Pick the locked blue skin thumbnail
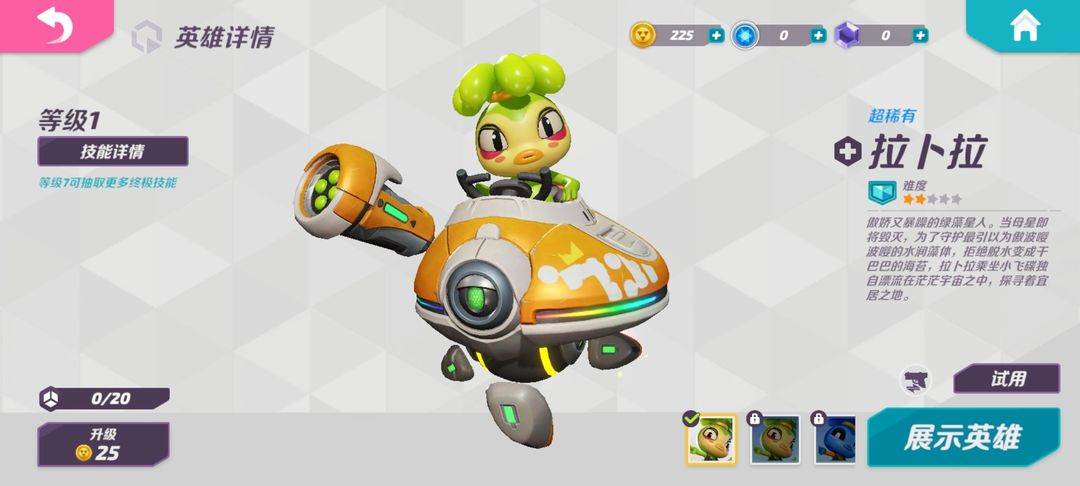Image resolution: width=1080 pixels, height=486 pixels. pyautogui.click(x=840, y=440)
